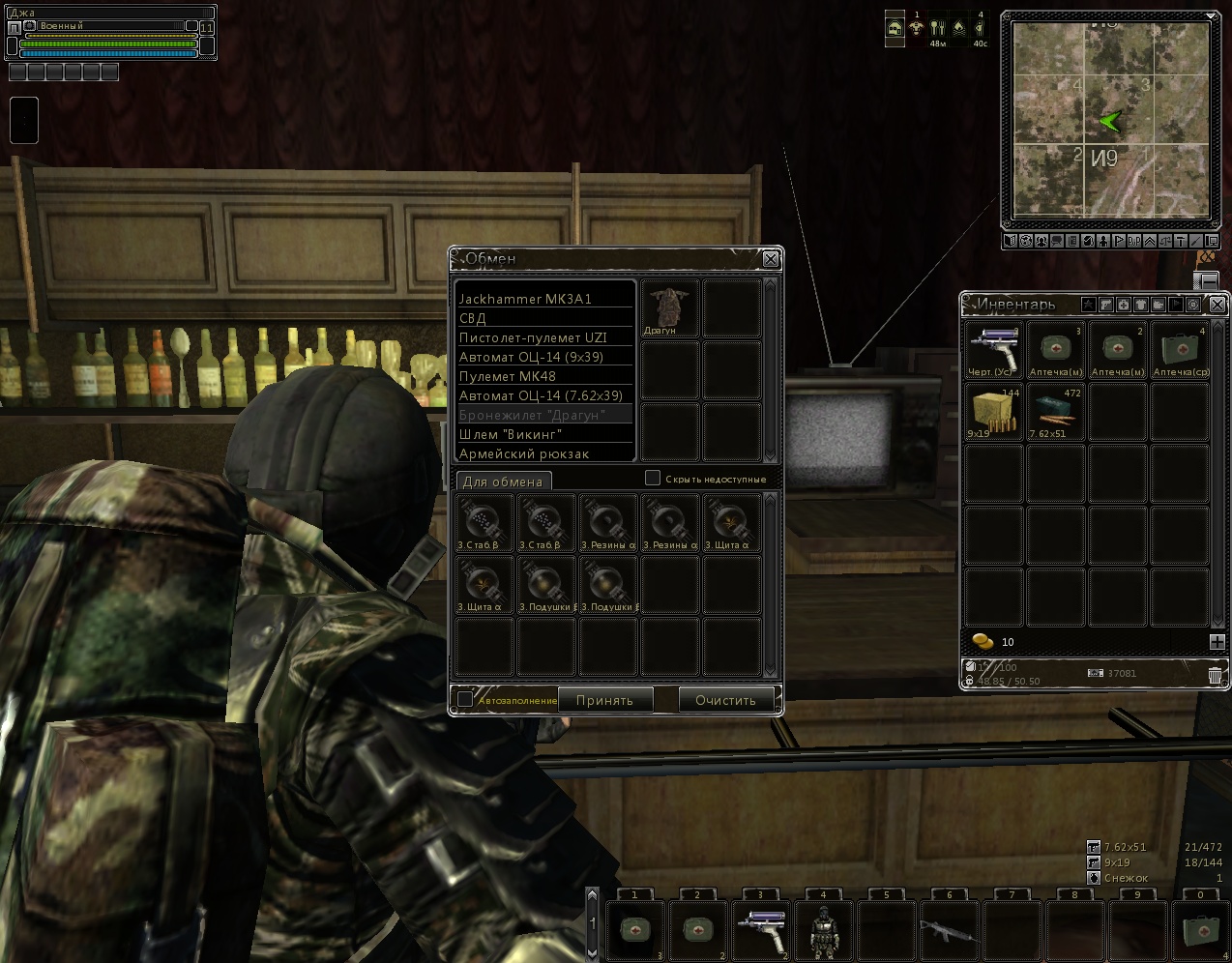1232x963 pixels.
Task: Select Jackhammer MK3A1 in the exchange list
Action: 544,299
